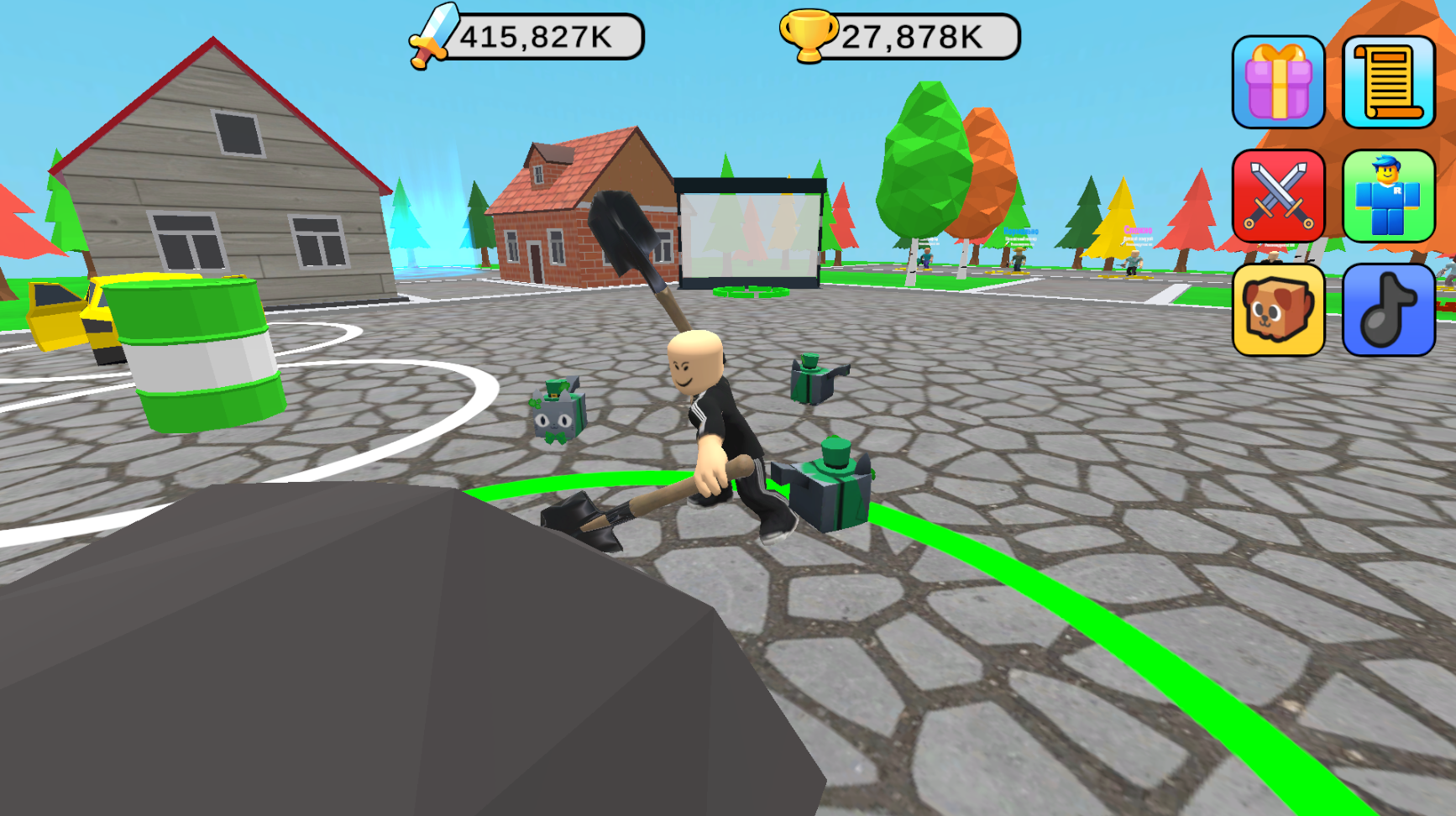Screen dimensions: 1456x816
Task: Open the pet inventory with dog box icon
Action: tap(1277, 308)
